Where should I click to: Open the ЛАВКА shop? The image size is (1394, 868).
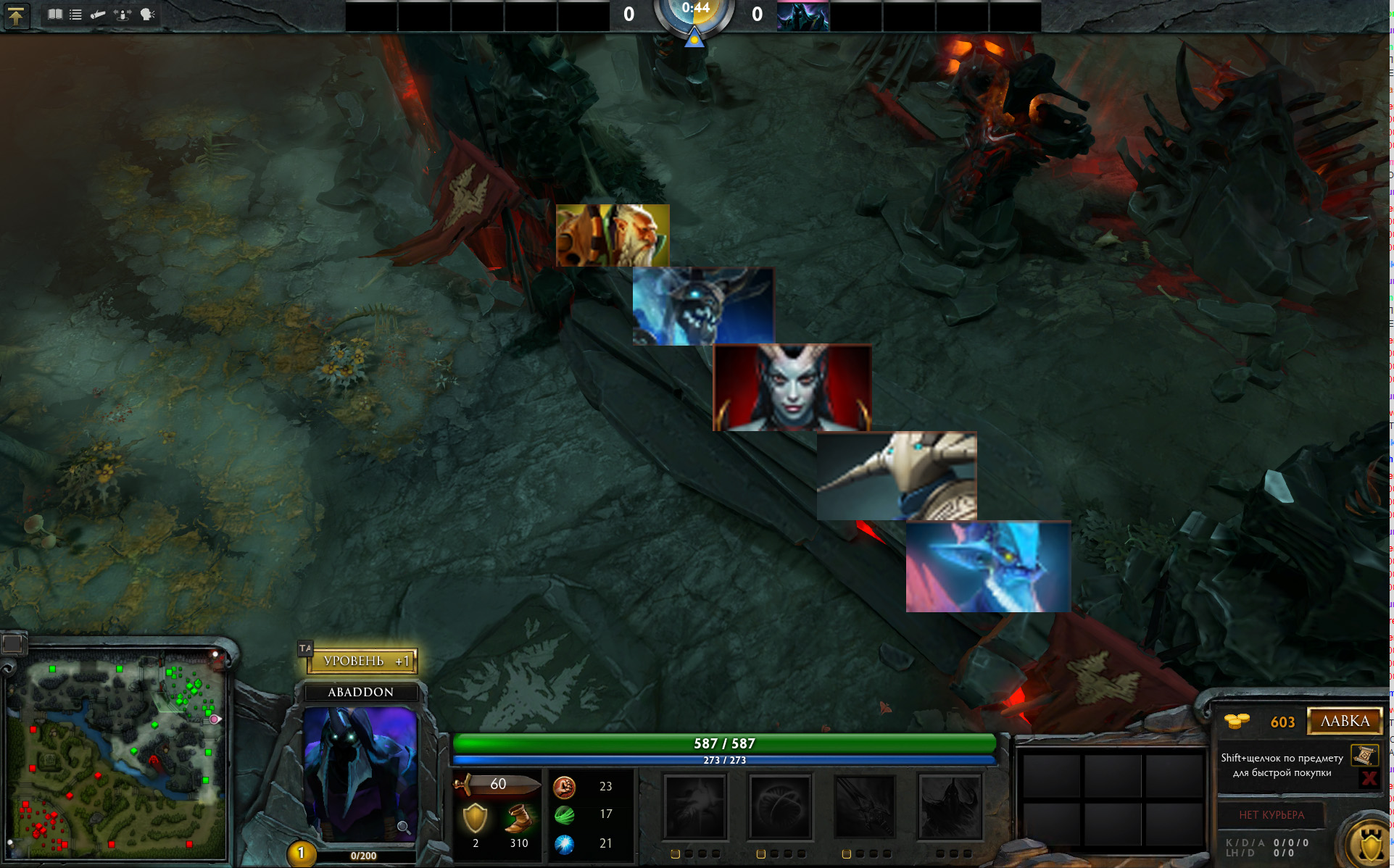[x=1345, y=721]
